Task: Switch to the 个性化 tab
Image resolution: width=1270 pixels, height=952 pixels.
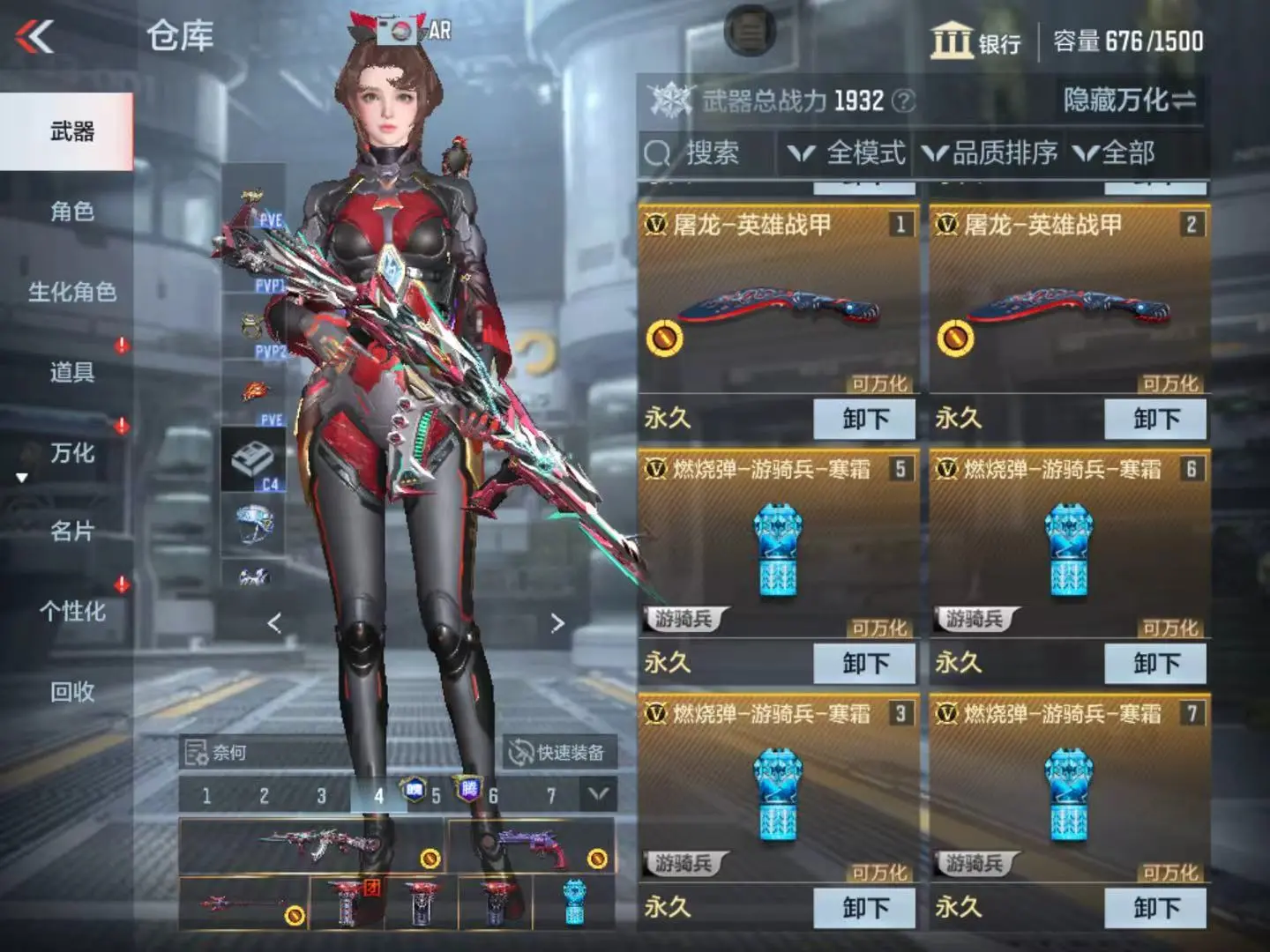Action: (x=71, y=612)
